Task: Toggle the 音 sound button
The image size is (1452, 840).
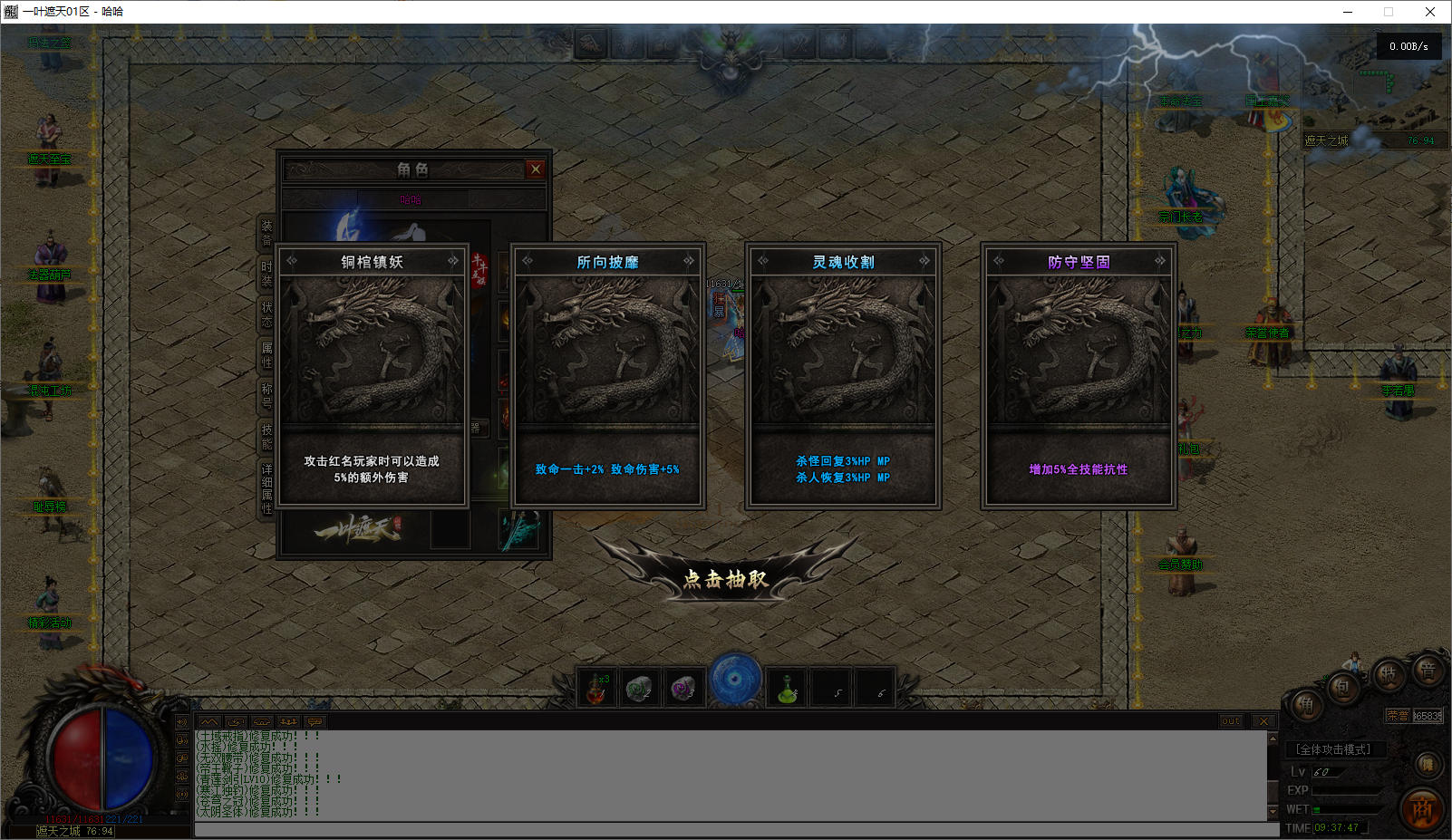Action: [x=1428, y=671]
